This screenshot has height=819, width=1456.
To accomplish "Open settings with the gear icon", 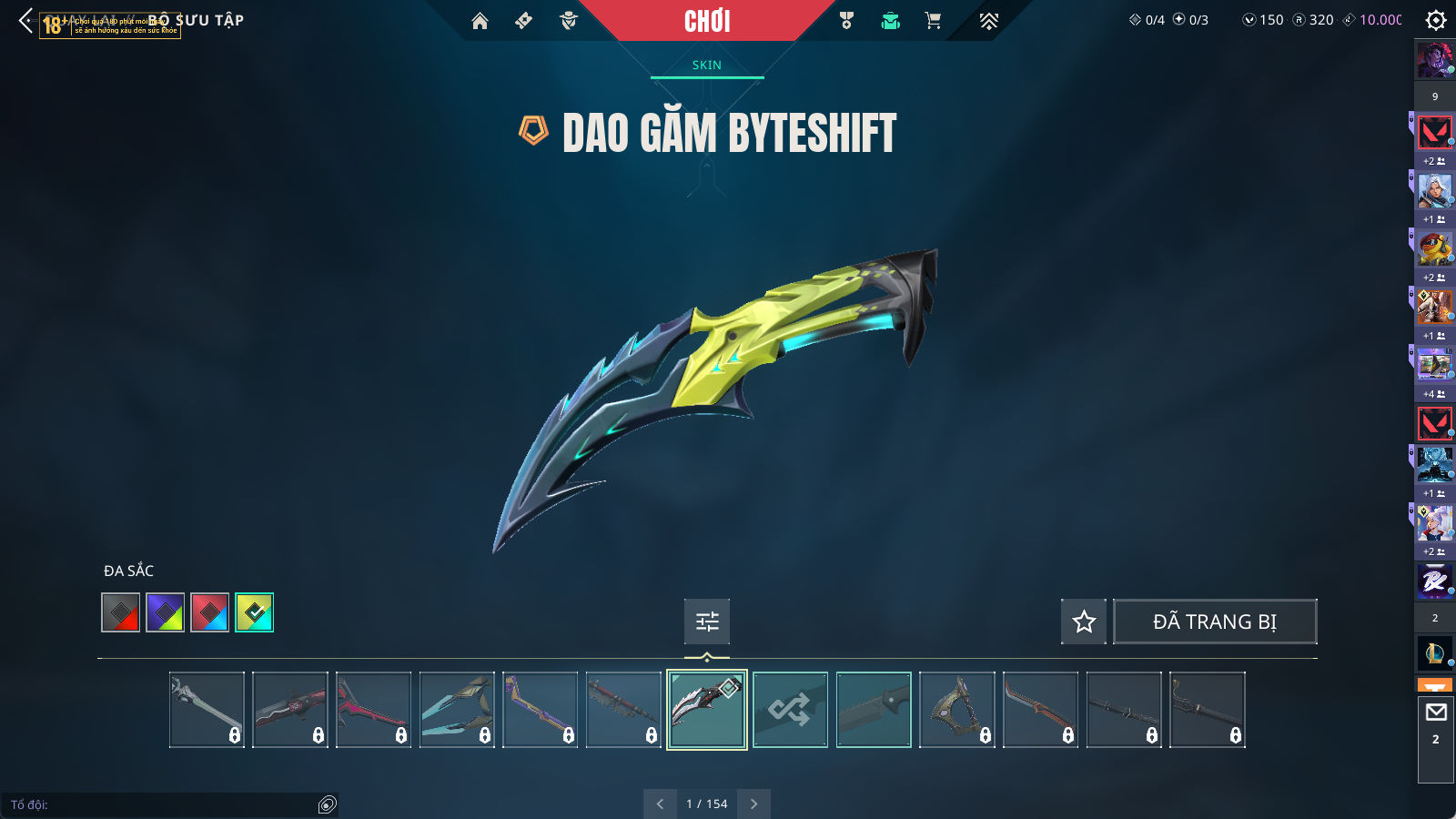I will 1436,20.
